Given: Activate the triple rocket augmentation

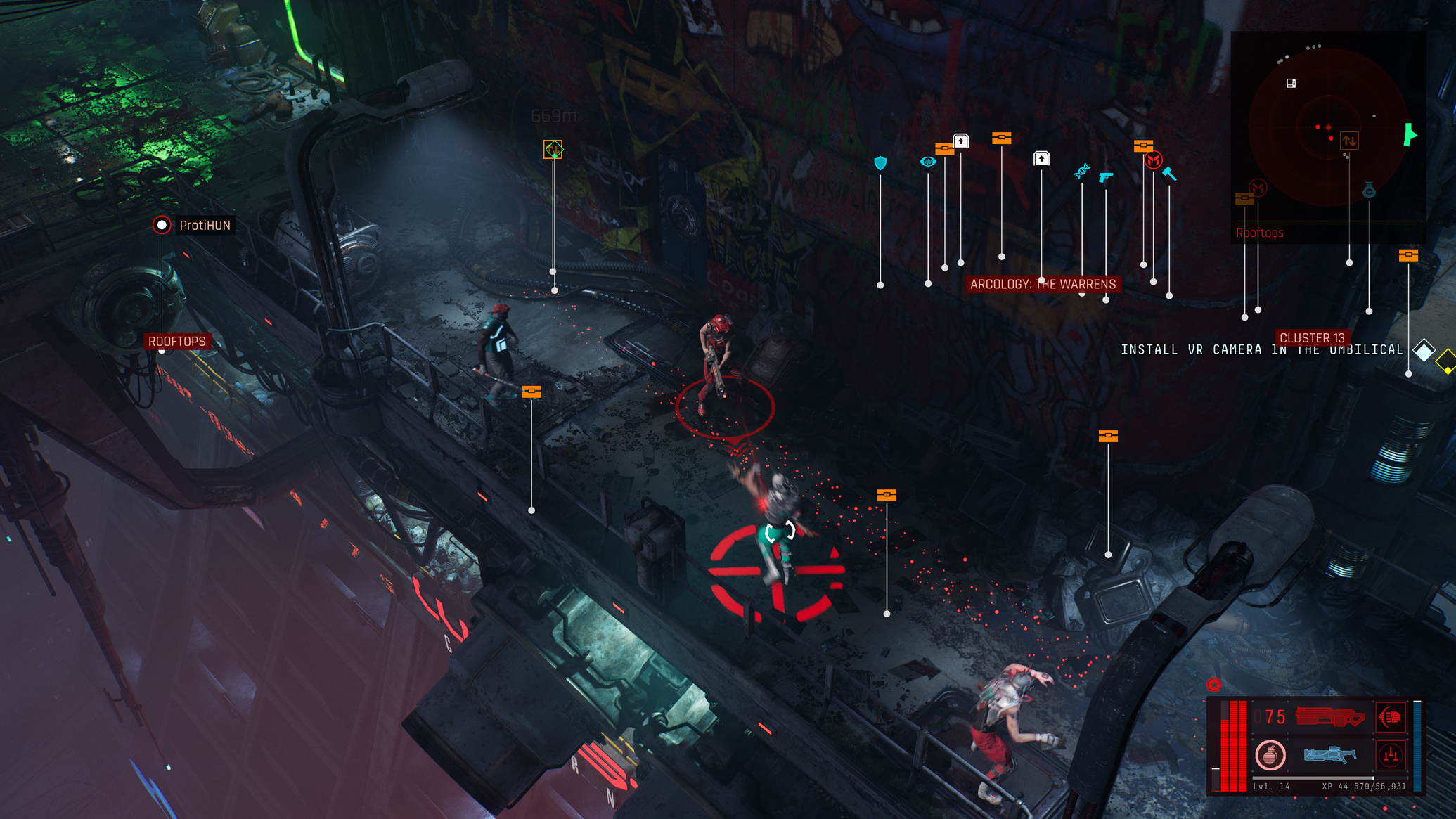Looking at the screenshot, I should point(1391,756).
